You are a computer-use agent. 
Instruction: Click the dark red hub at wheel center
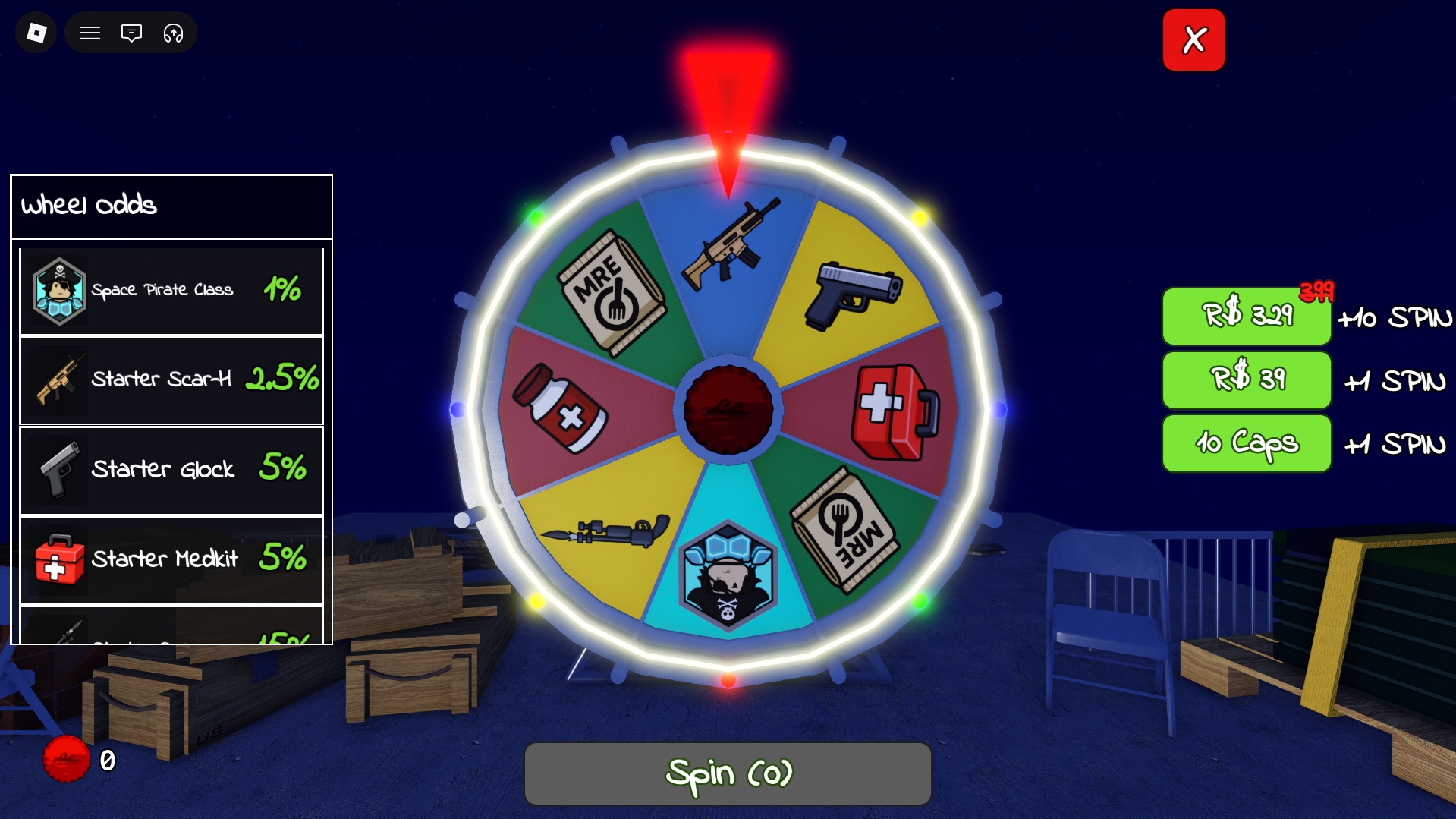pos(728,410)
